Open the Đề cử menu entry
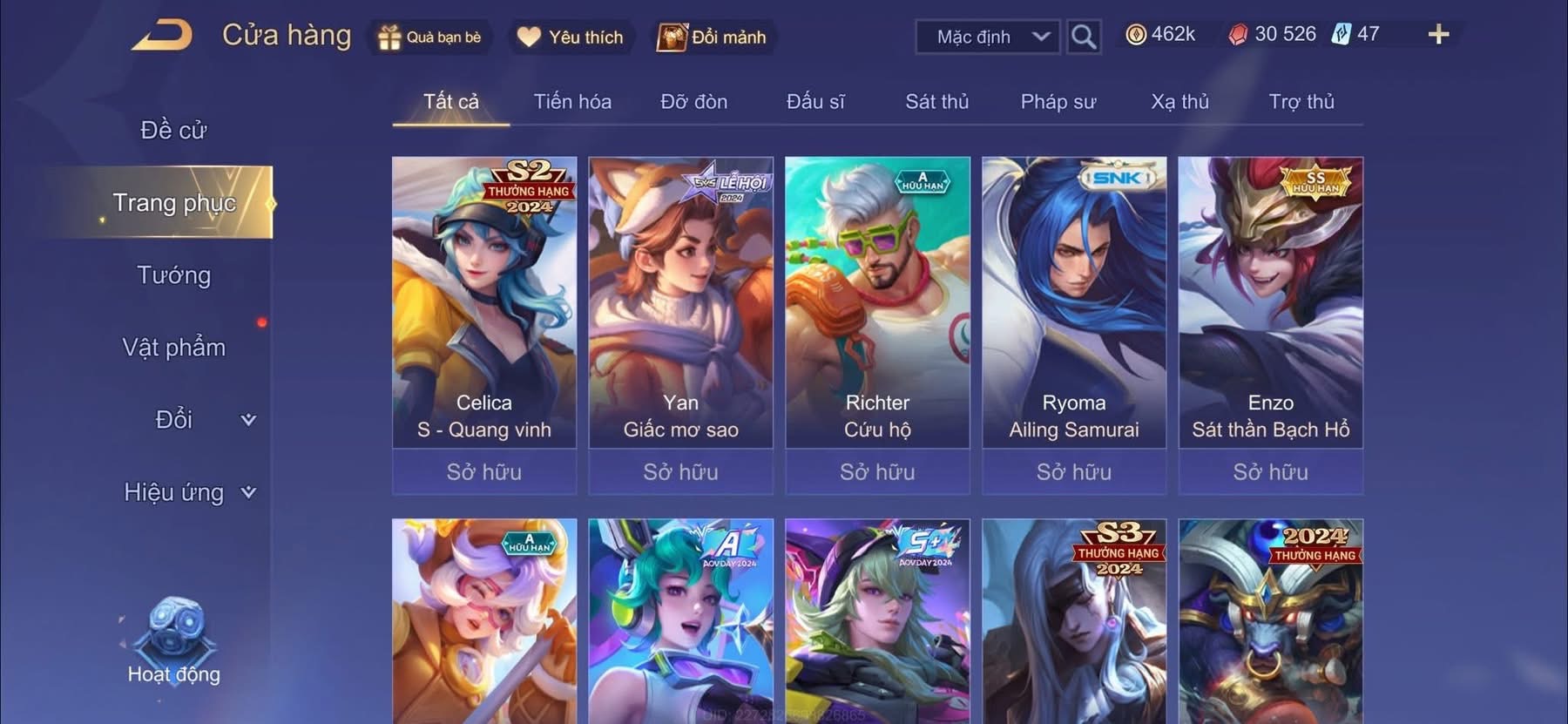Viewport: 1568px width, 724px height. point(173,131)
